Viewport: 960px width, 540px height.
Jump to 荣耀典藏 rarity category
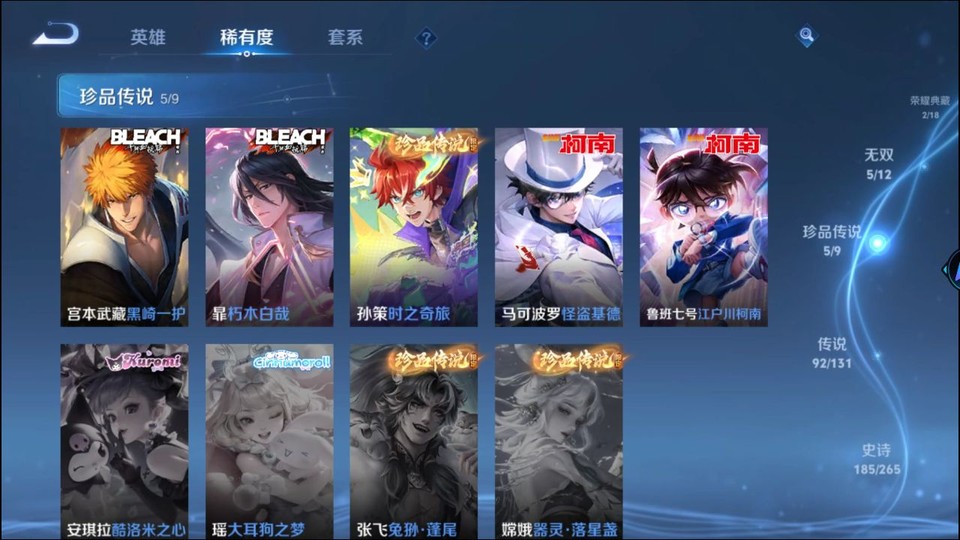click(929, 107)
